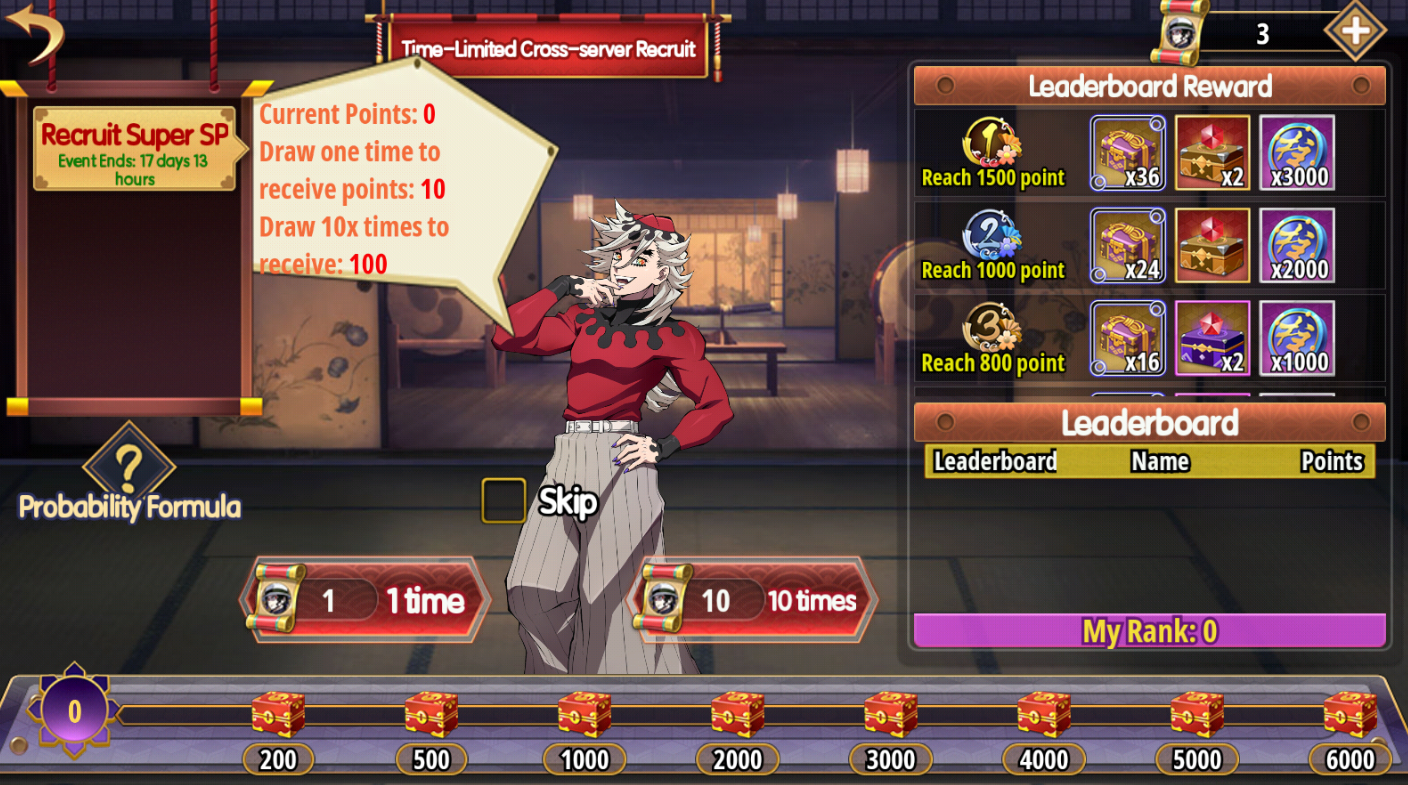This screenshot has height=785, width=1408.
Task: Select the 3000 point milestone chest
Action: tap(890, 715)
